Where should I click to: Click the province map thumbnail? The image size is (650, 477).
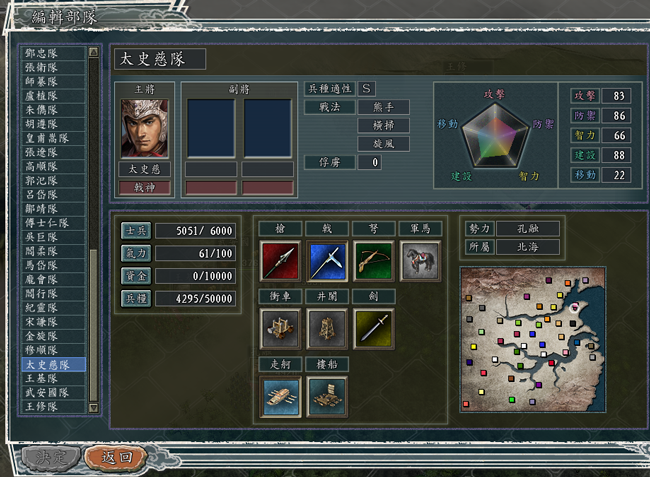(x=535, y=341)
